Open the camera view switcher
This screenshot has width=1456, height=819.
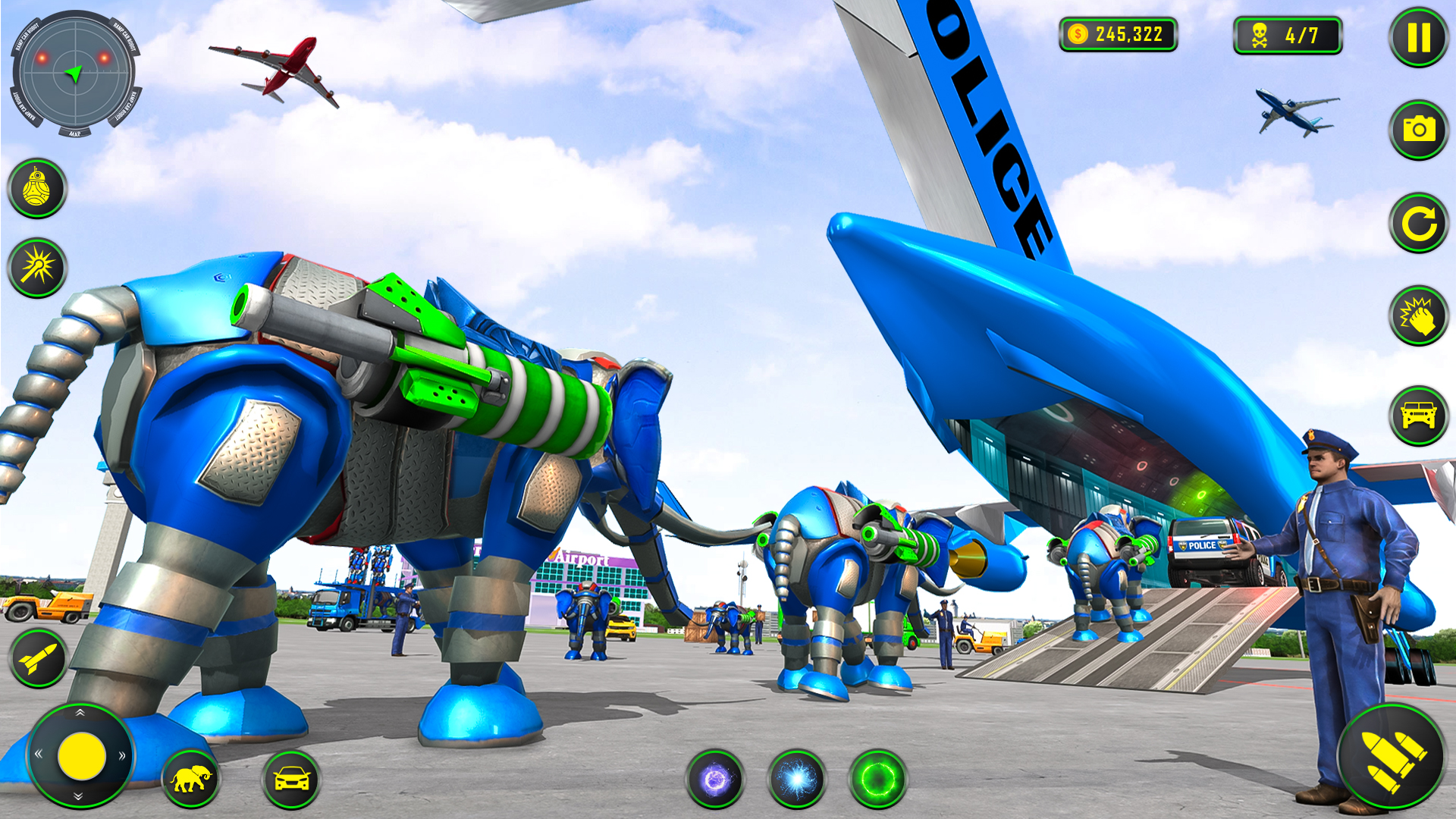1418,129
